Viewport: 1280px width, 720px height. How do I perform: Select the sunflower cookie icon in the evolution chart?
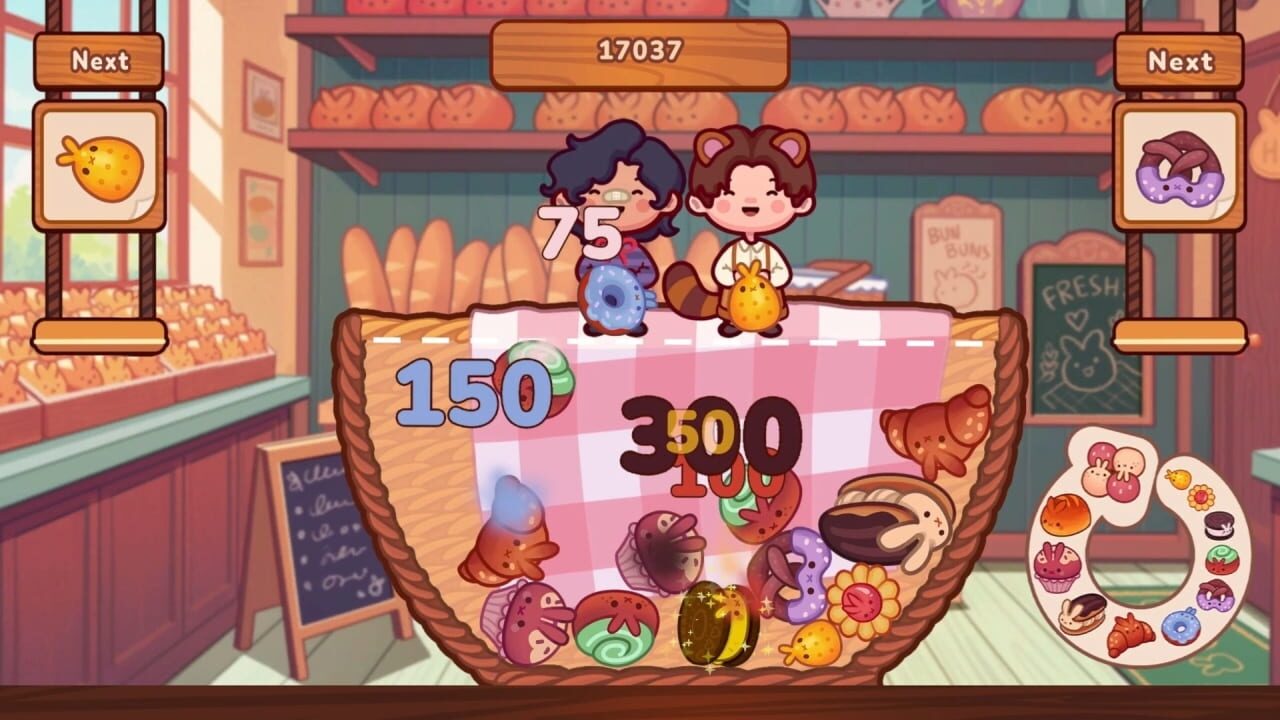[1200, 496]
